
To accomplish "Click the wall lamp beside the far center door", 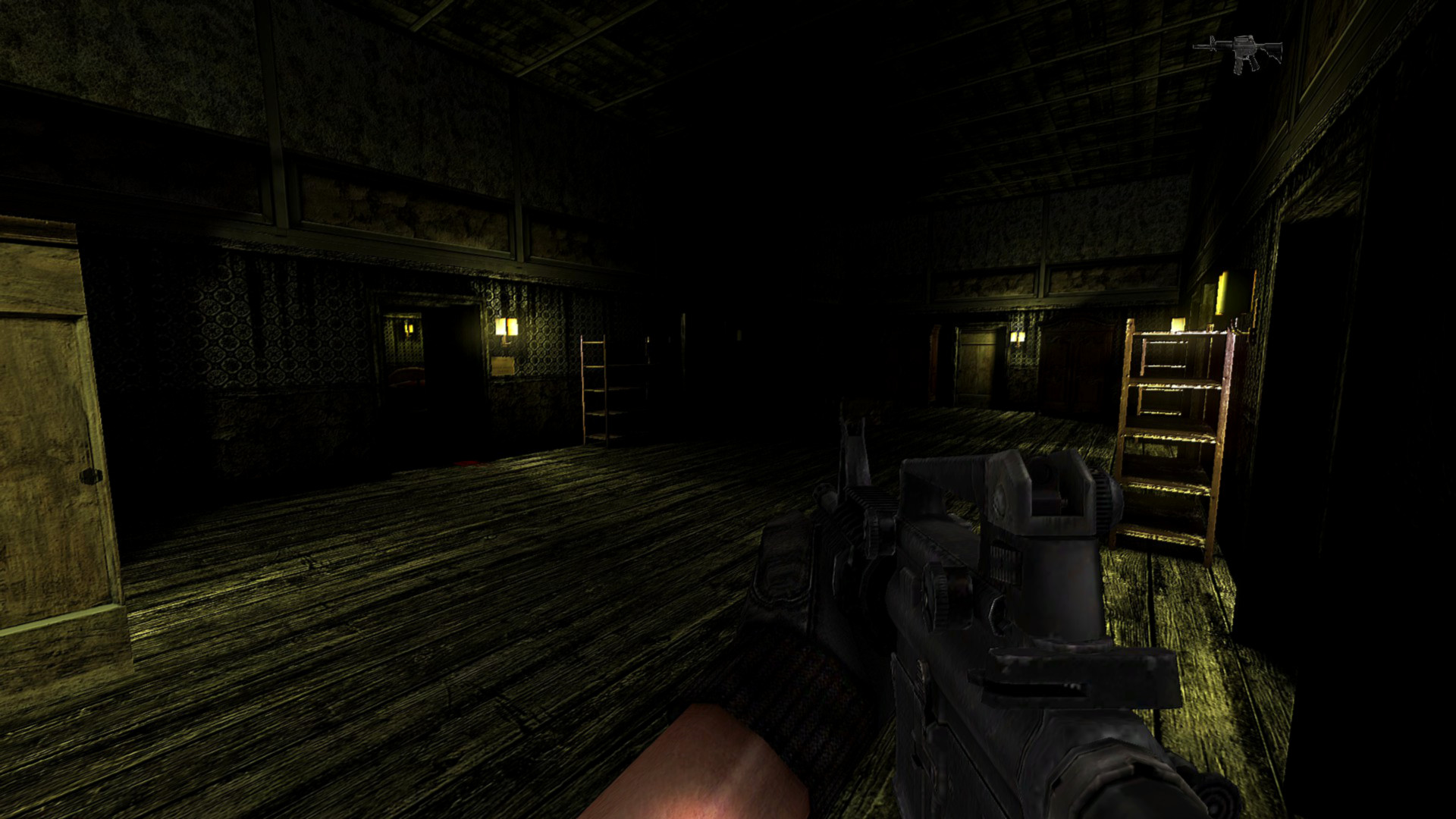I will coord(1018,338).
